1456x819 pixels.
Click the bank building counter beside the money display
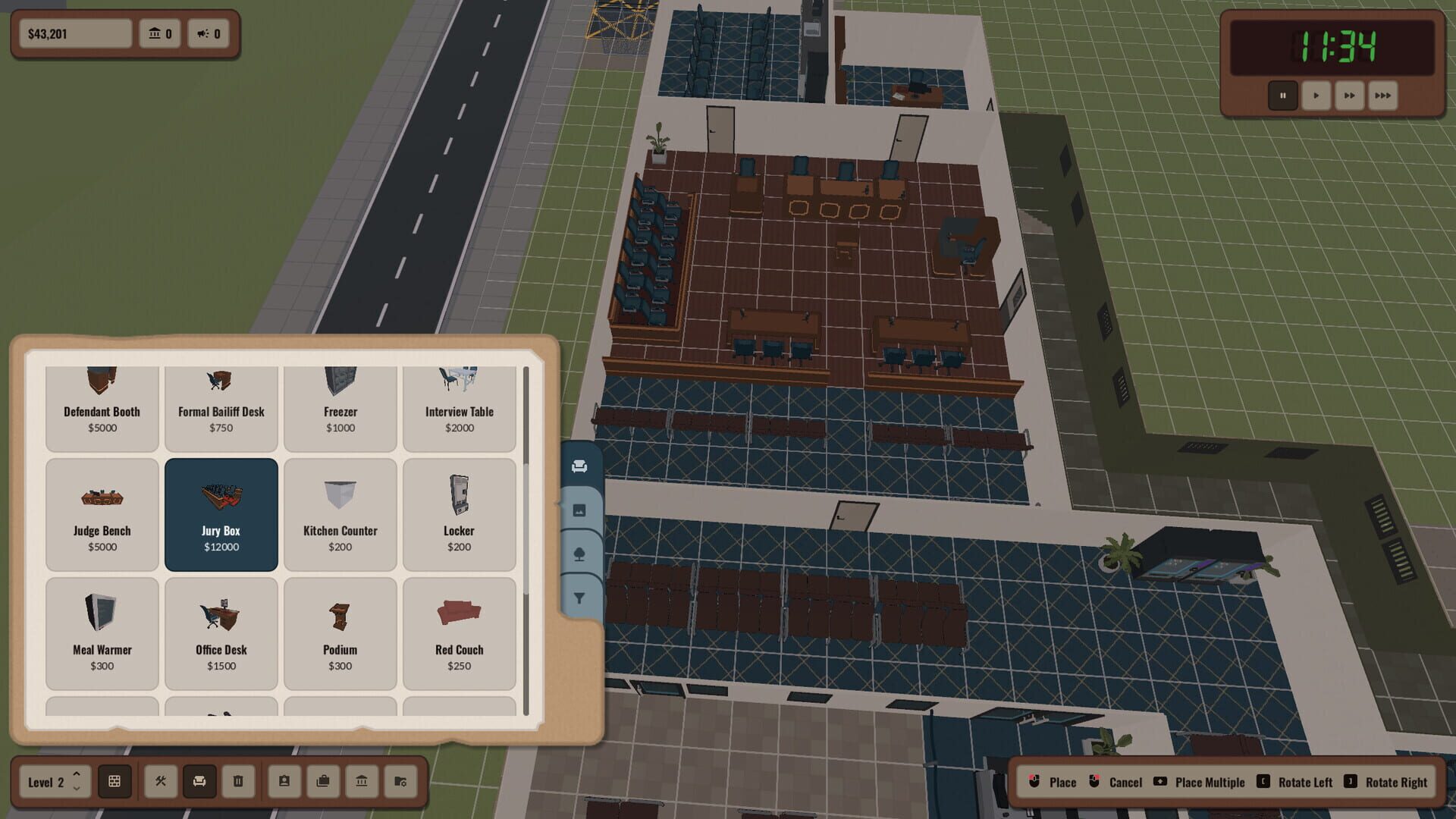(x=160, y=33)
